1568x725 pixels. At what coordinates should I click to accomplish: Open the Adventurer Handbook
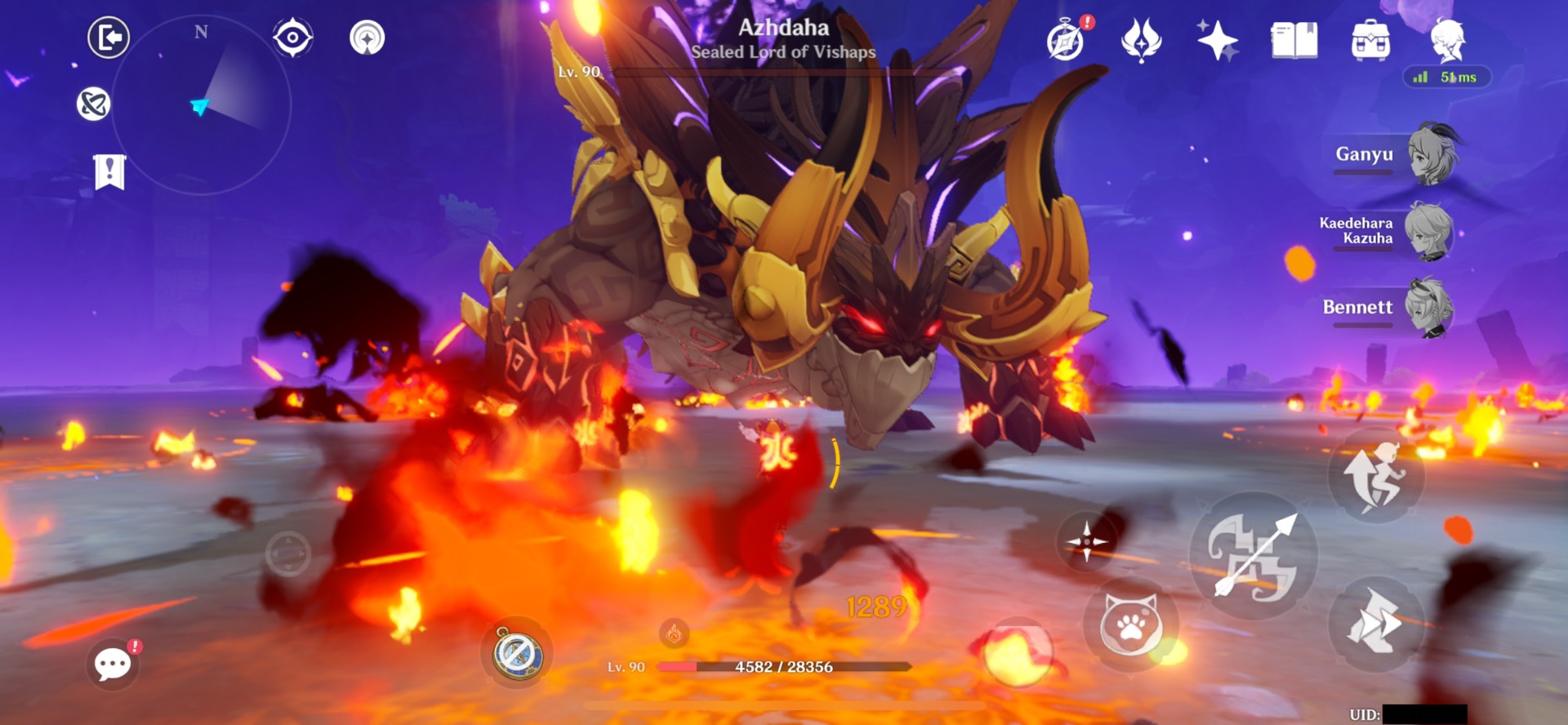pyautogui.click(x=1293, y=39)
